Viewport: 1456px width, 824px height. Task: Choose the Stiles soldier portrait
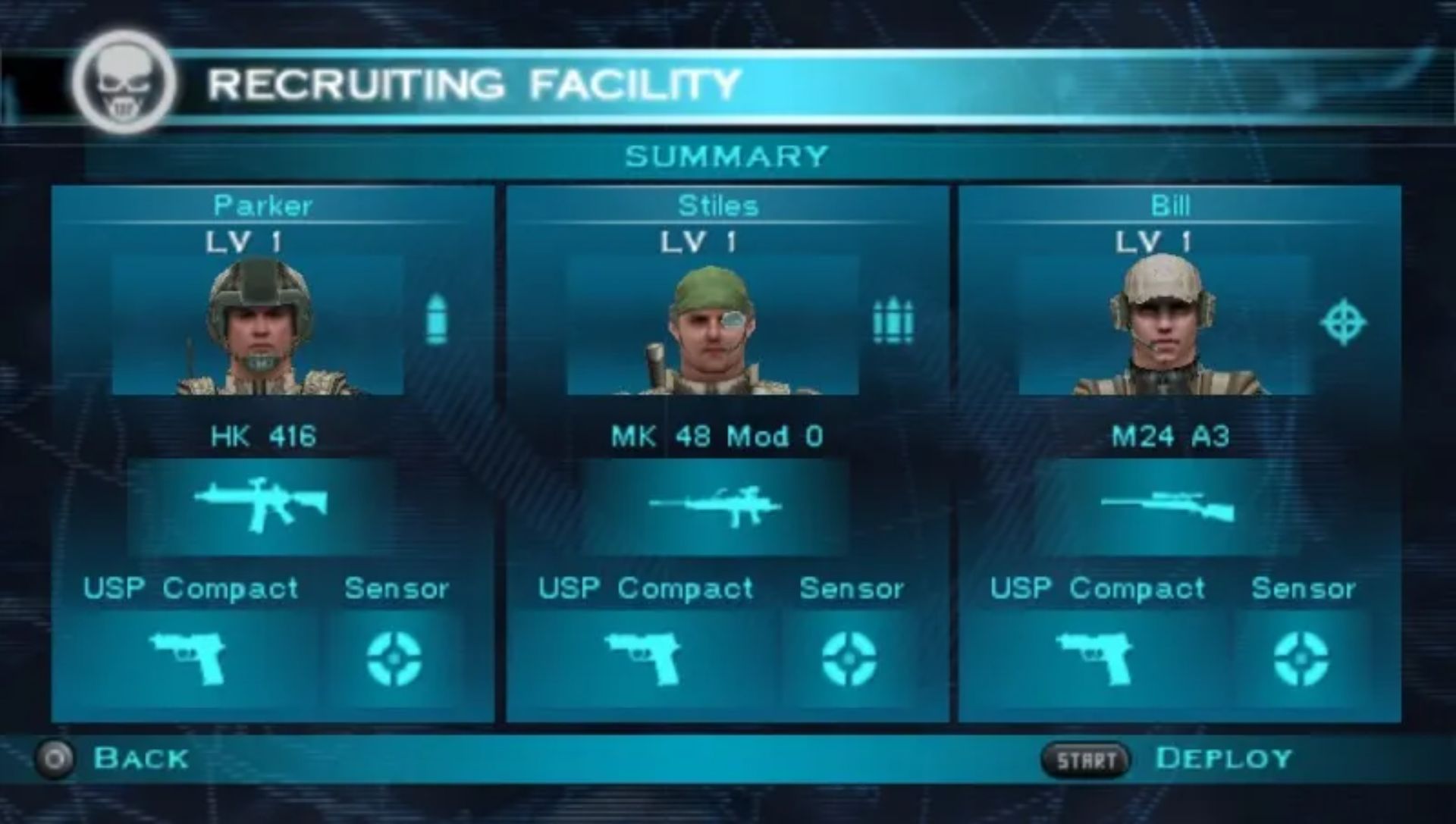(713, 326)
